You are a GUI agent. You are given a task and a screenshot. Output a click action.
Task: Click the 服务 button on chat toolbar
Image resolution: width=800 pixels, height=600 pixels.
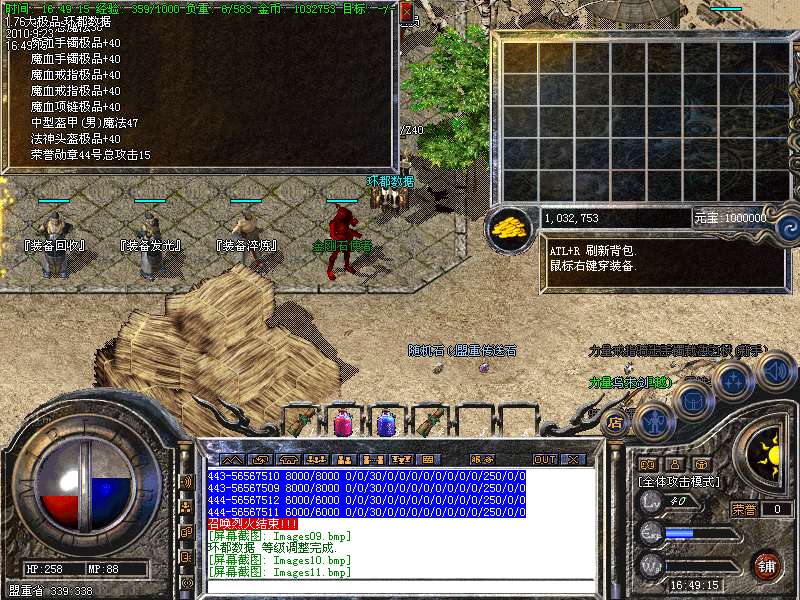point(475,459)
